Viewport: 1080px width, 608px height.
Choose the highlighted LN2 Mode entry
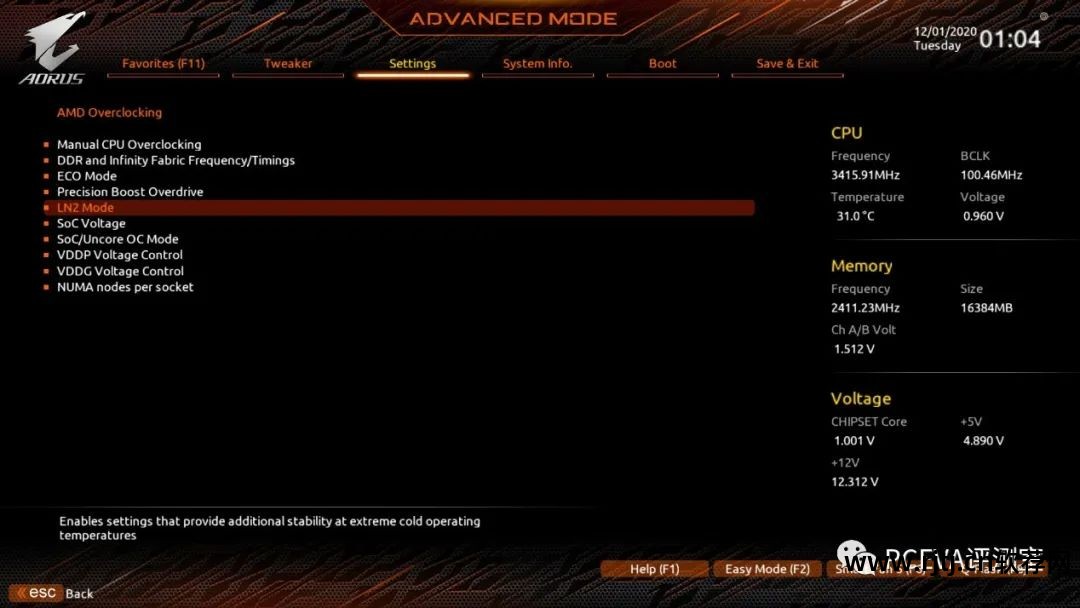click(86, 208)
